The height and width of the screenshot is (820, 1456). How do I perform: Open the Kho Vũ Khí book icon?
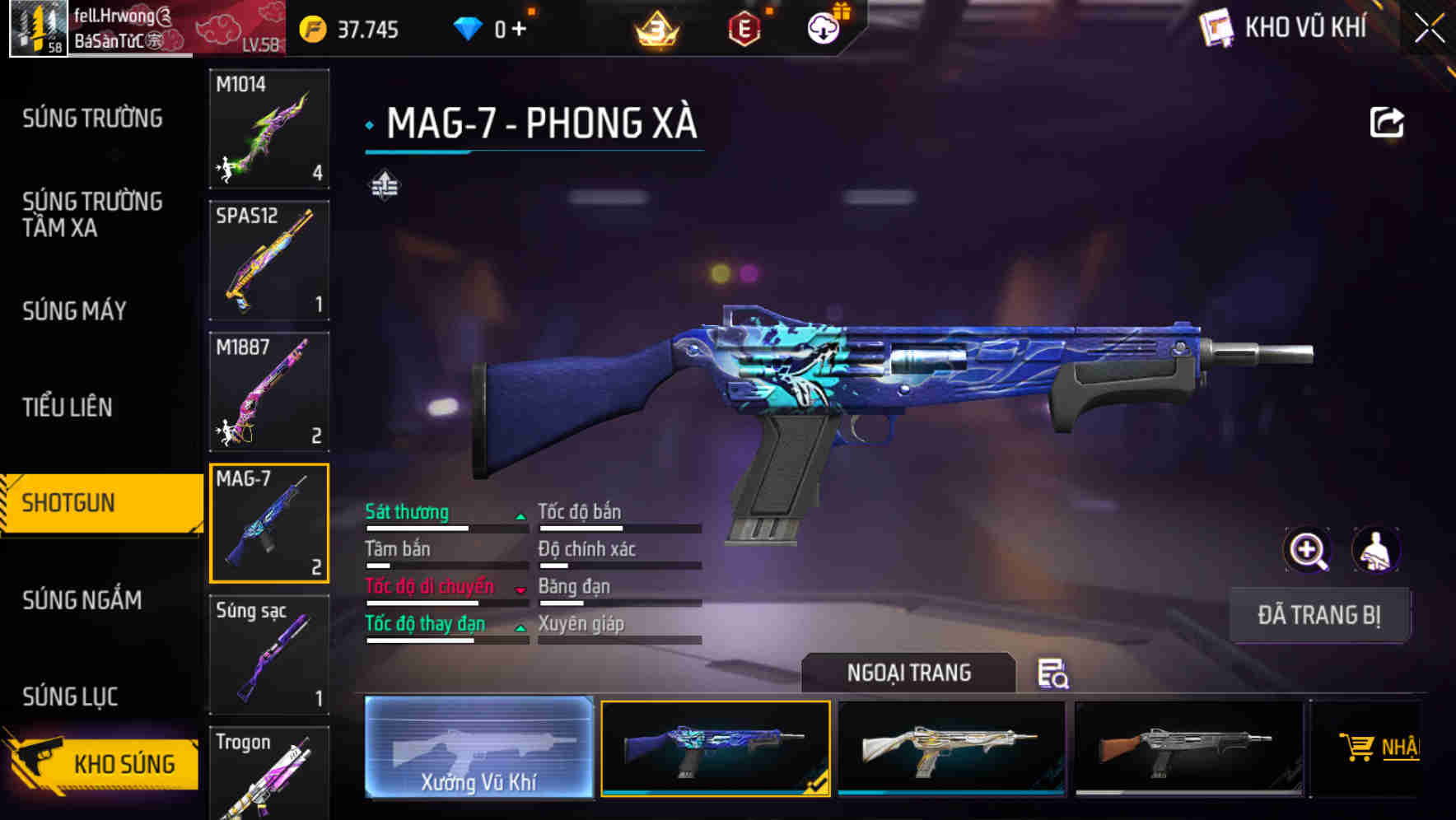[1215, 29]
